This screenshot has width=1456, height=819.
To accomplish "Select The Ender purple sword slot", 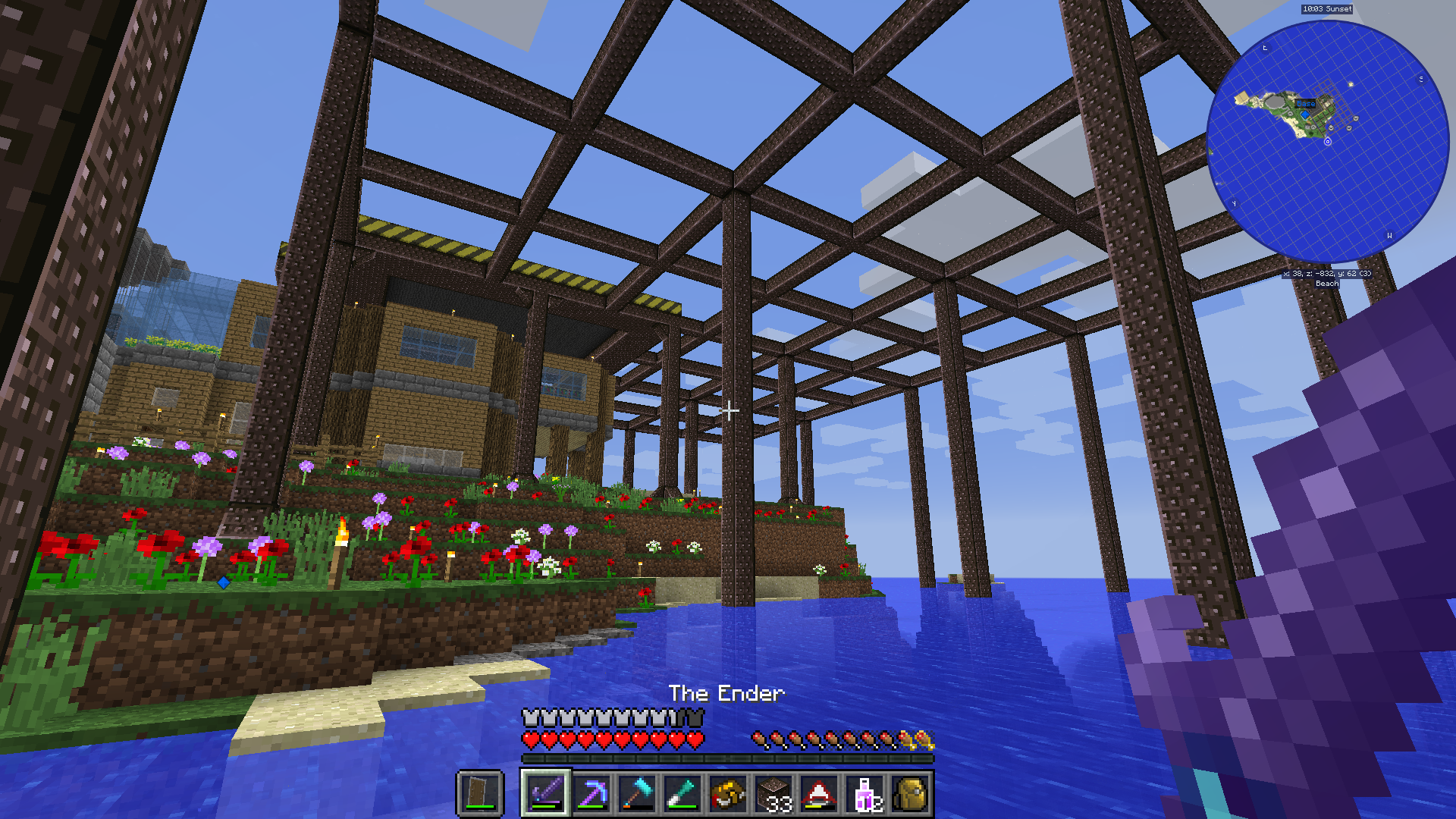I will tap(545, 793).
